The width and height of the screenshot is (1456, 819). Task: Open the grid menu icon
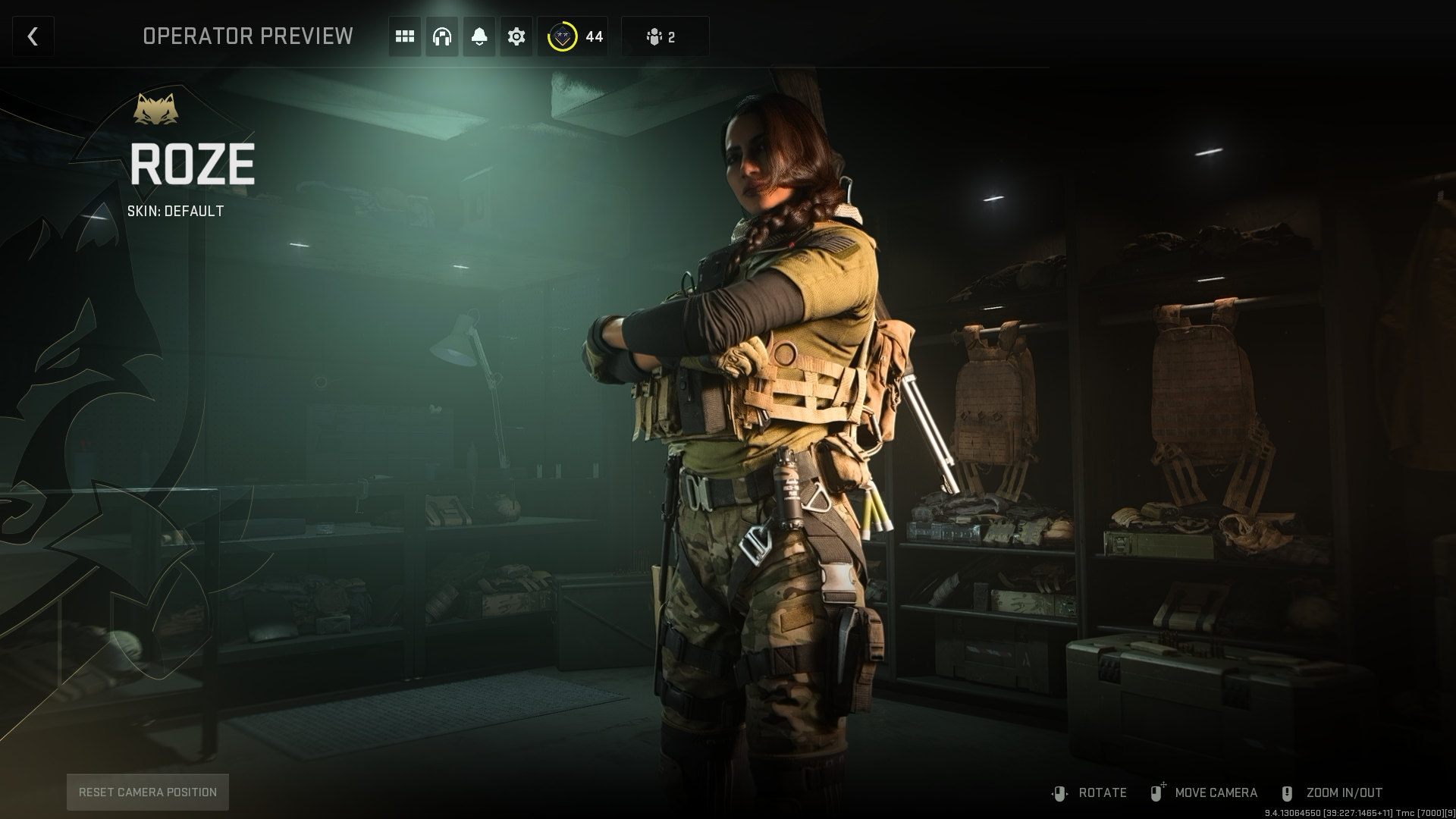[x=405, y=36]
